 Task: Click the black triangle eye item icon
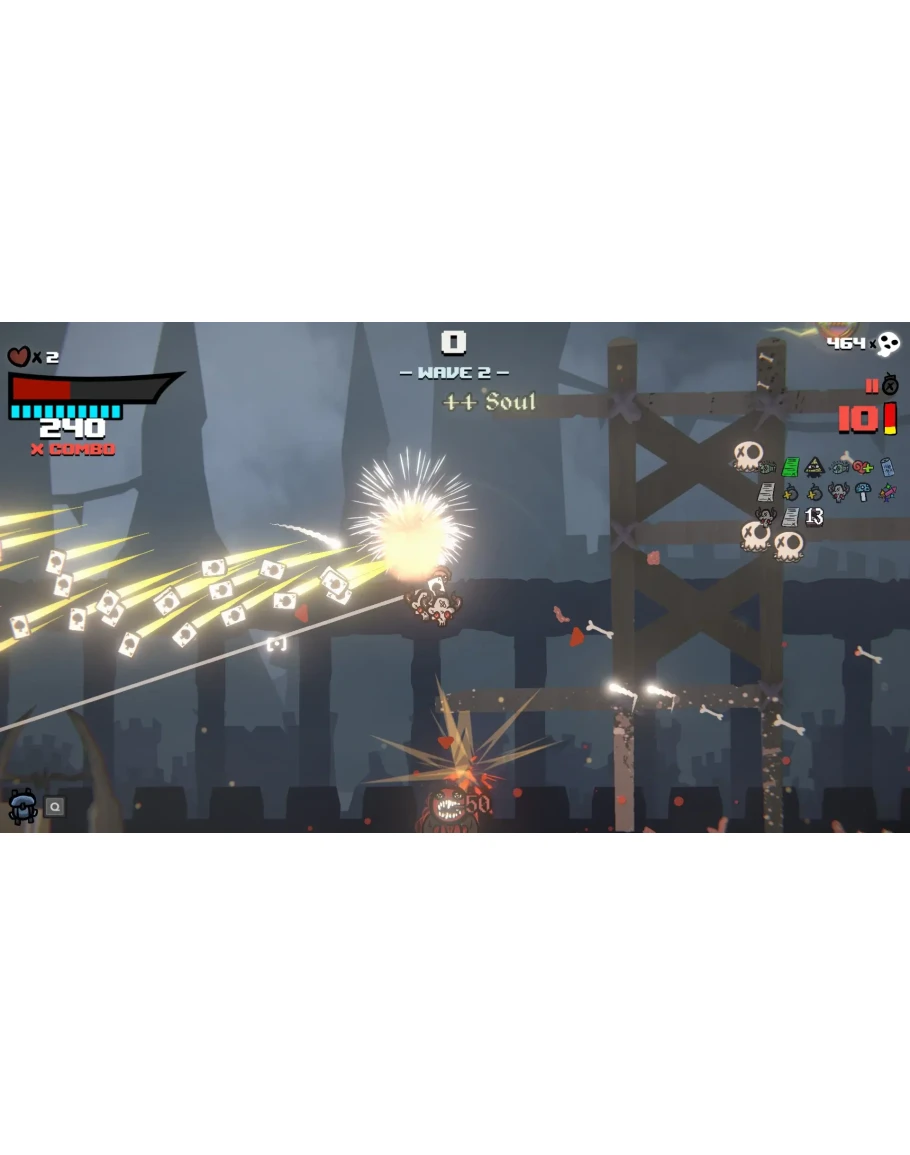(815, 467)
